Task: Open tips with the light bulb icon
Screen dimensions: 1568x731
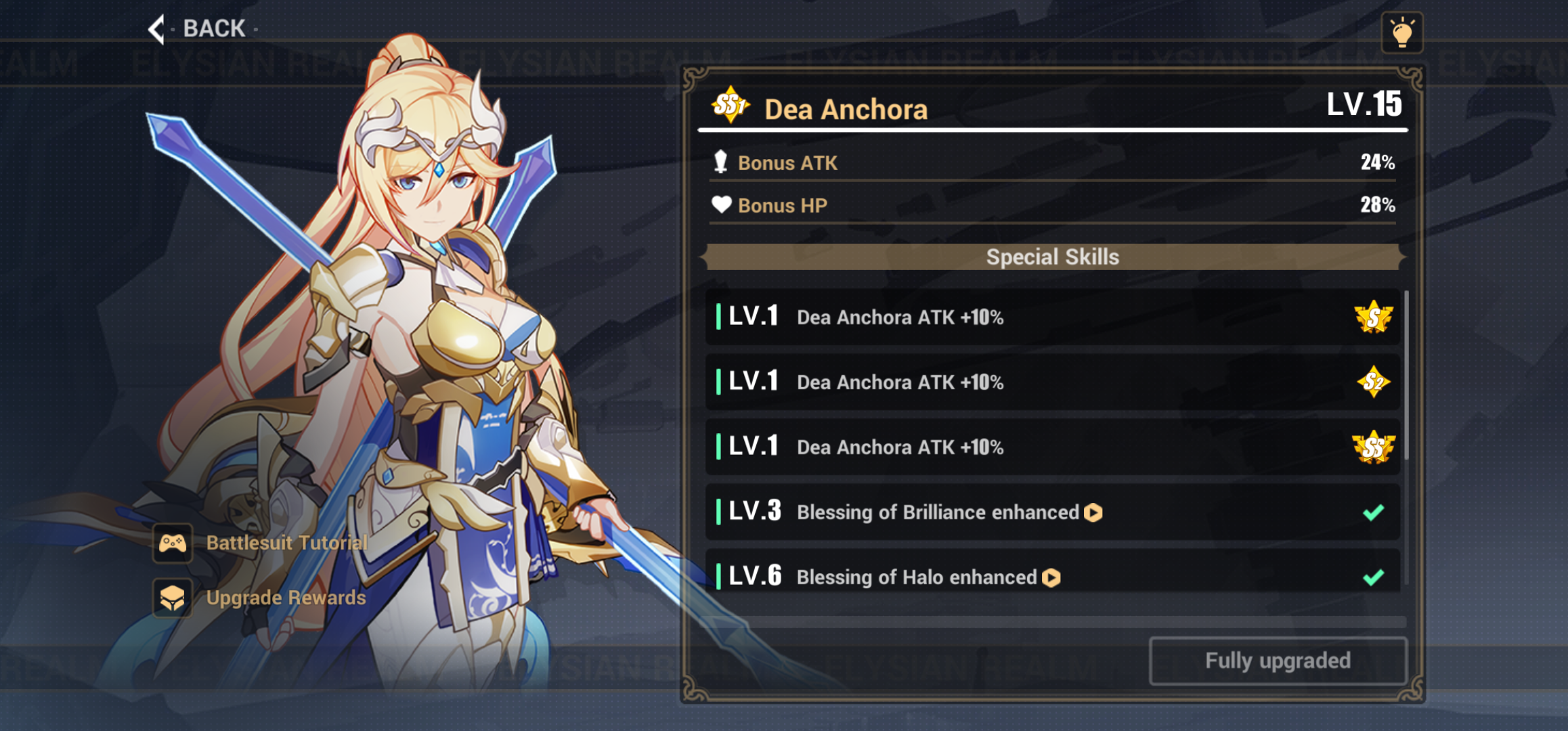Action: pos(1403,30)
